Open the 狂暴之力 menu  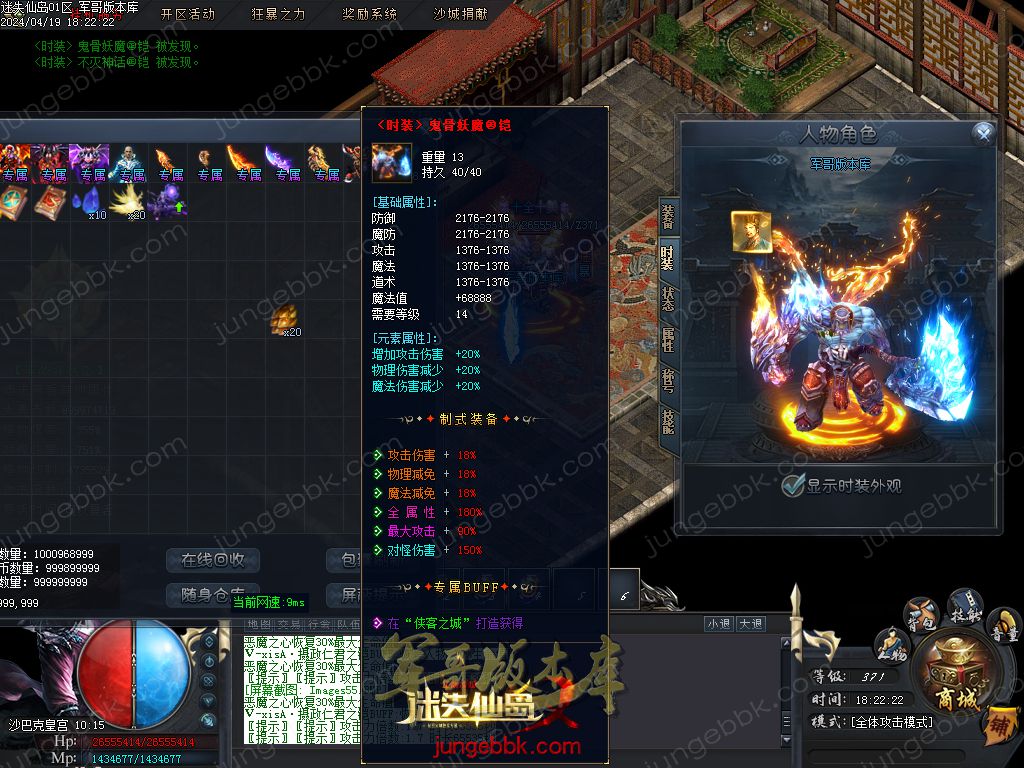[x=278, y=14]
